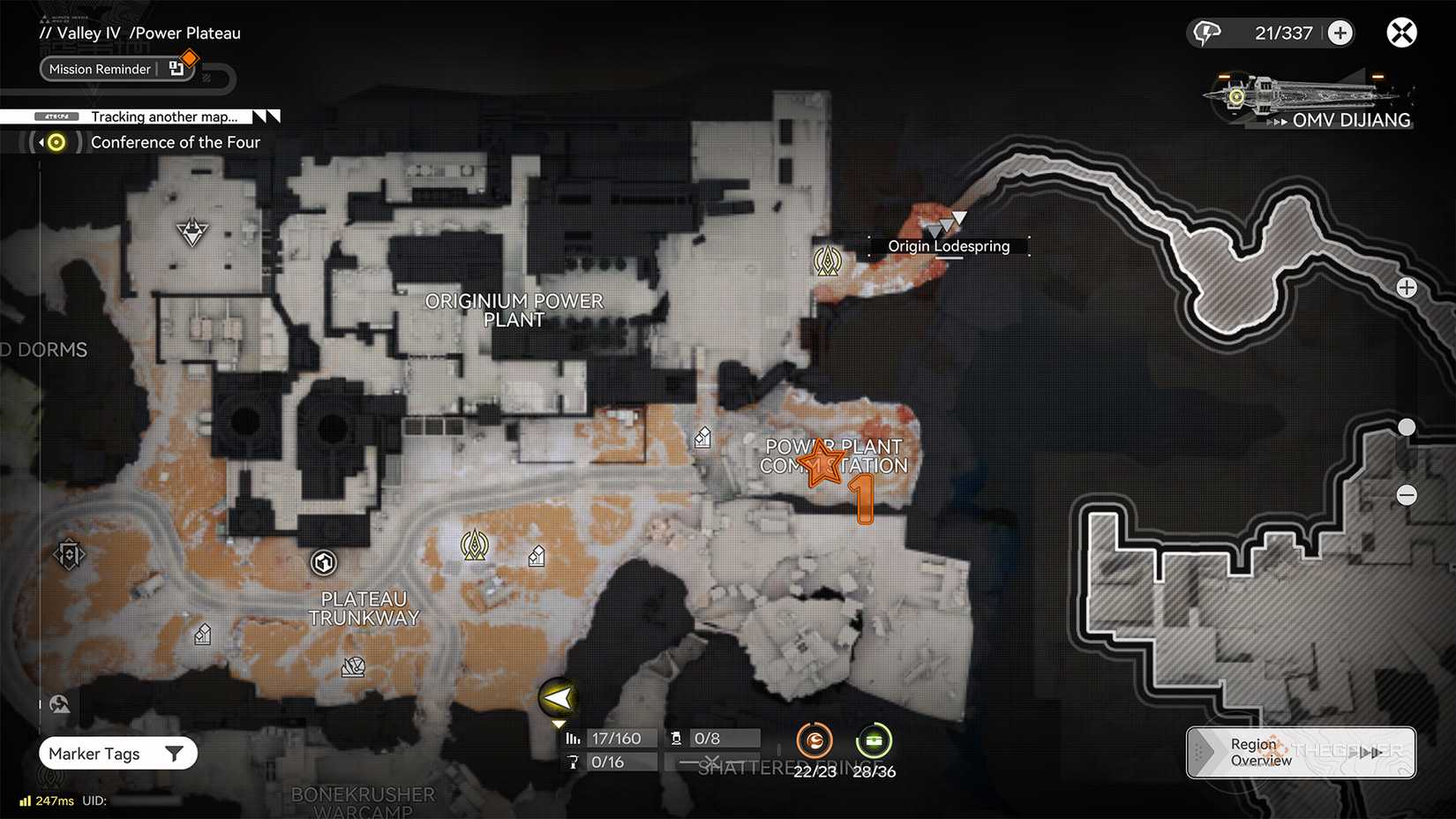1456x819 pixels.
Task: Click the Origin Lodespring location label
Action: [x=949, y=245]
